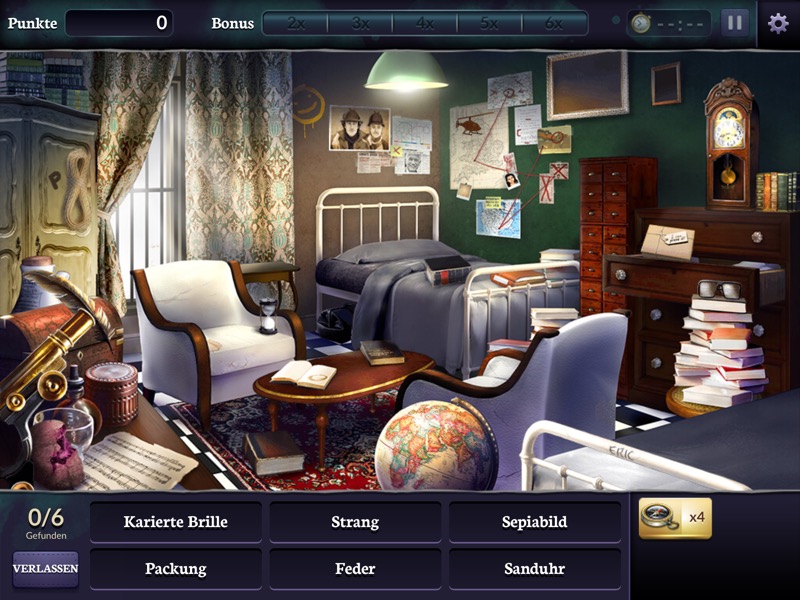Use the compass hint with x4 remaining
Image resolution: width=800 pixels, height=600 pixels.
tap(675, 518)
